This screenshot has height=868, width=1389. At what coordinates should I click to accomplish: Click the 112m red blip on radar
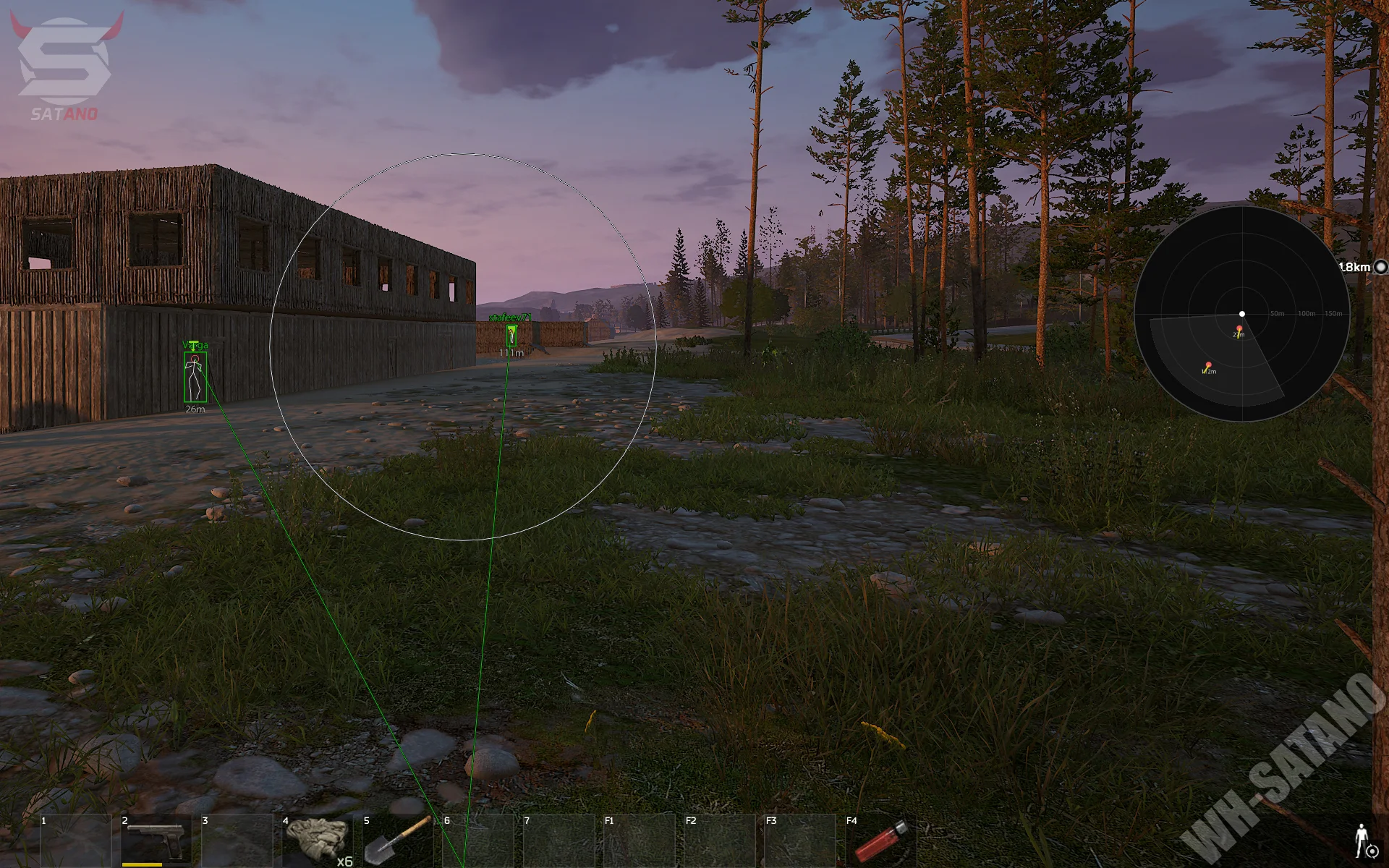1208,366
